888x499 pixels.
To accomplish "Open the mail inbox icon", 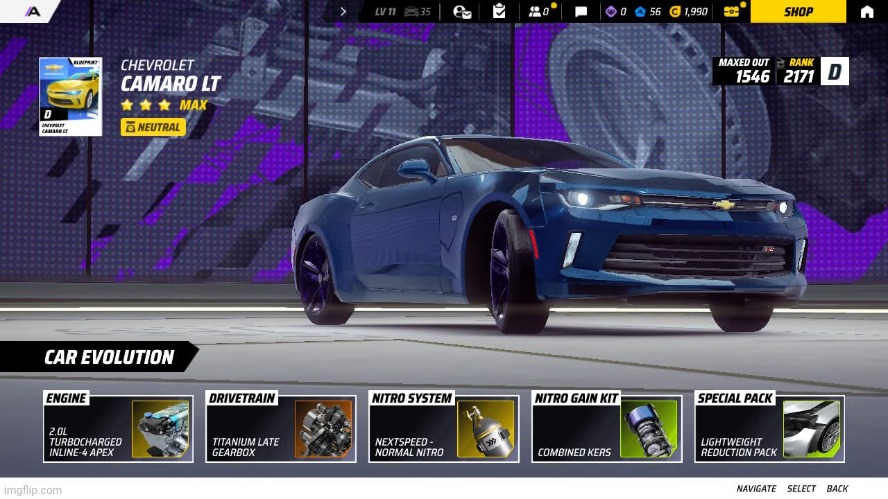I will point(462,11).
